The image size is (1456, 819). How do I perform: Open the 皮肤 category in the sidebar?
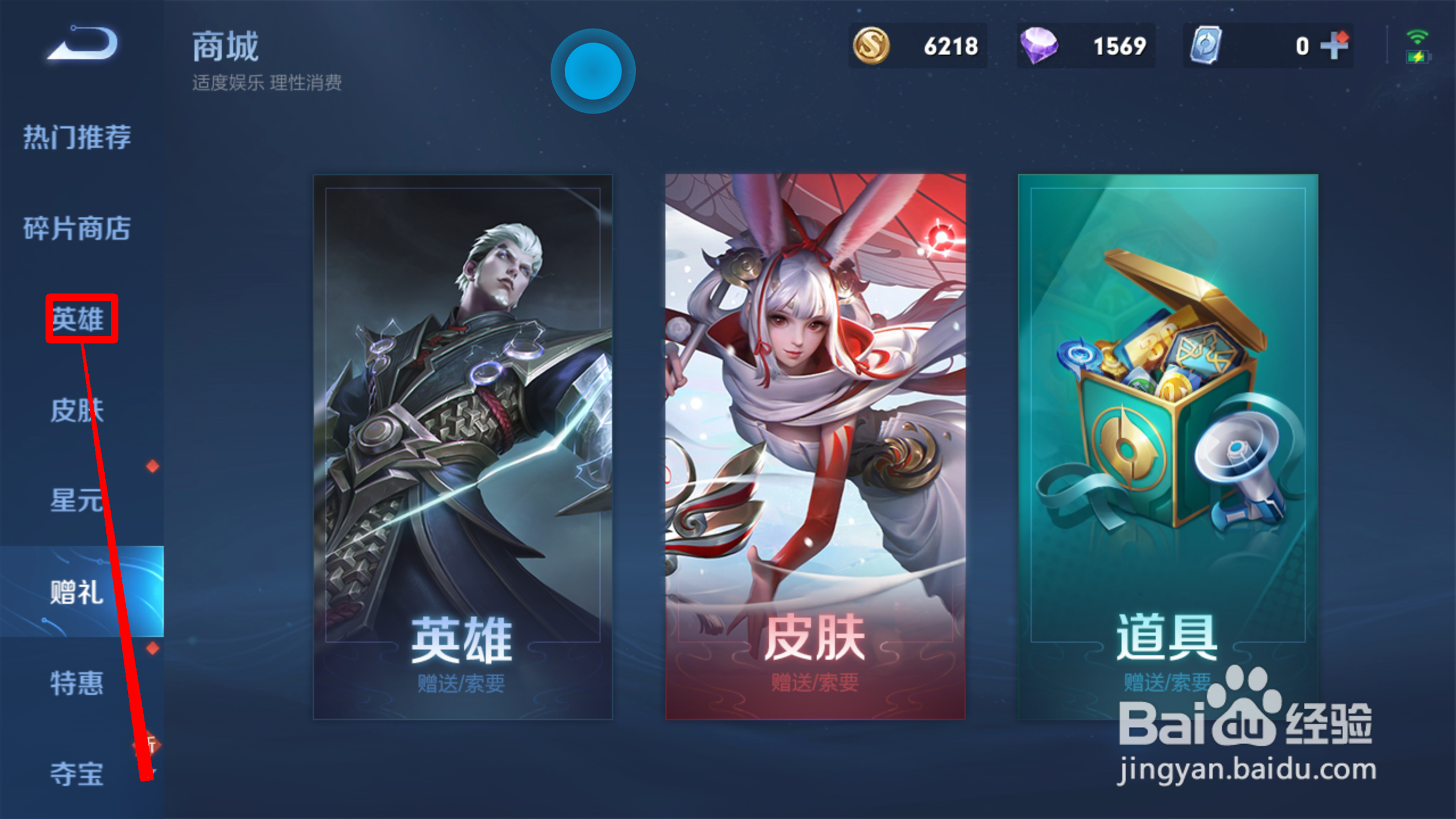point(78,410)
